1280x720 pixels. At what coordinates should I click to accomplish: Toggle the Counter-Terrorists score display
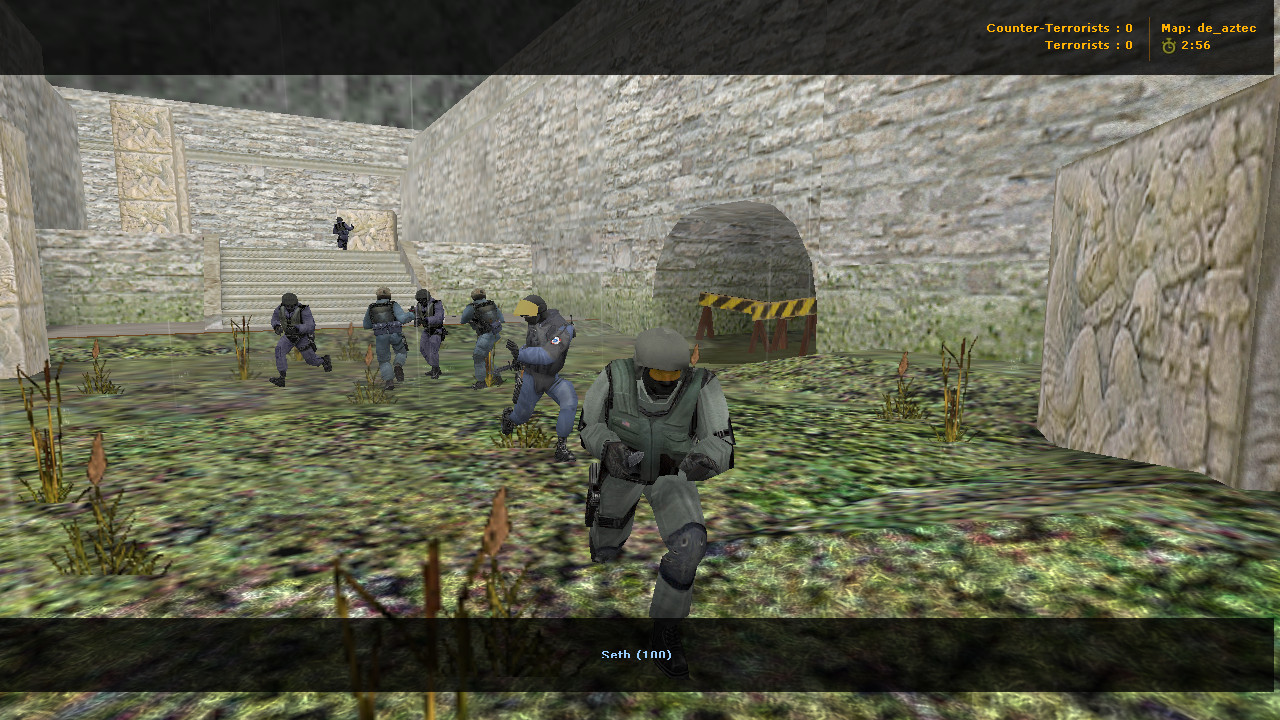[x=1058, y=27]
